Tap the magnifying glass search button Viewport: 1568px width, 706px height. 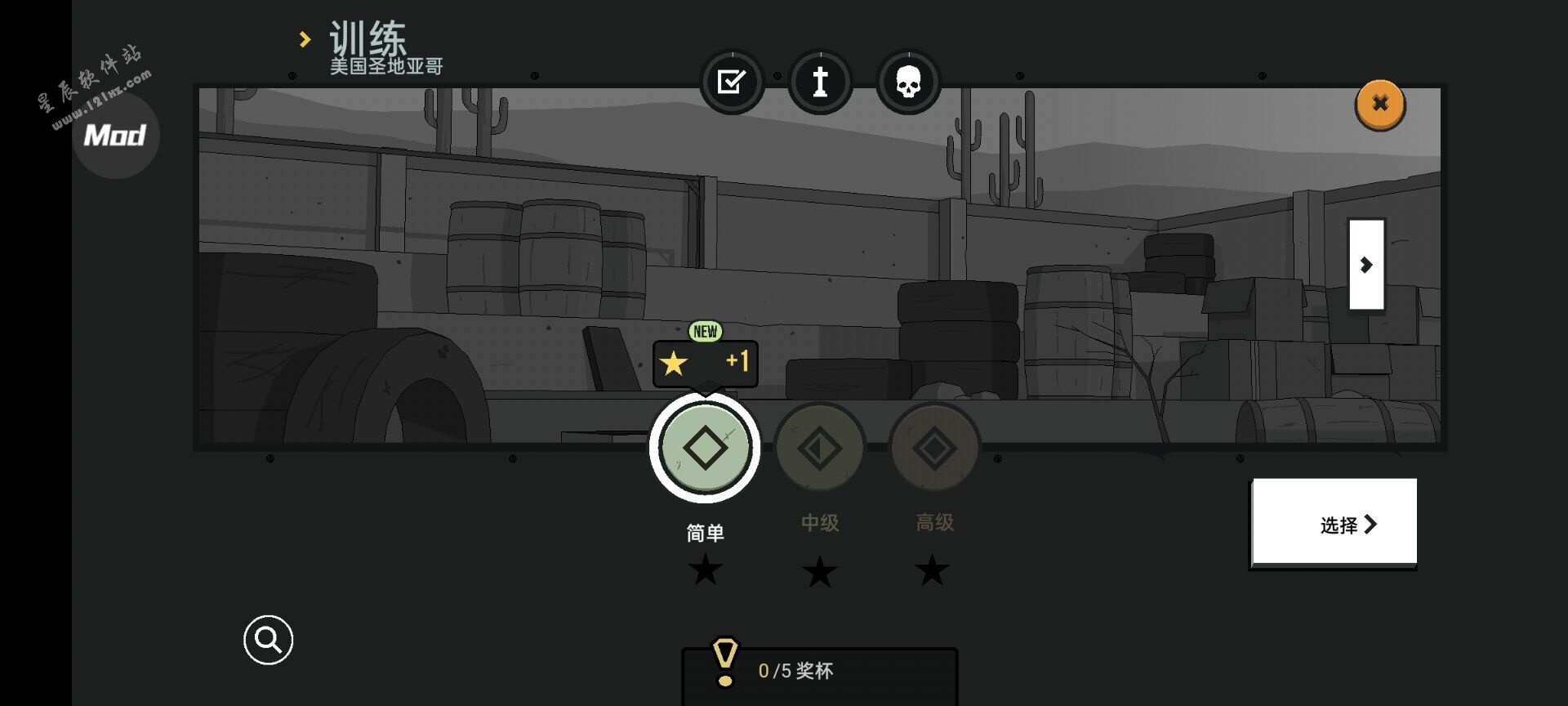coord(268,640)
